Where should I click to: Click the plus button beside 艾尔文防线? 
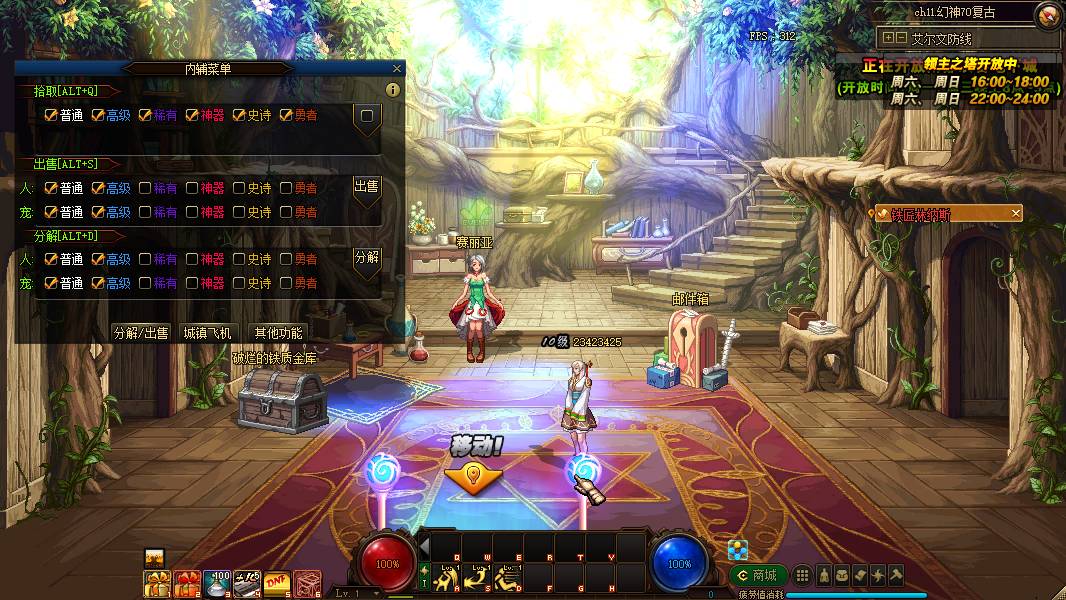point(886,38)
